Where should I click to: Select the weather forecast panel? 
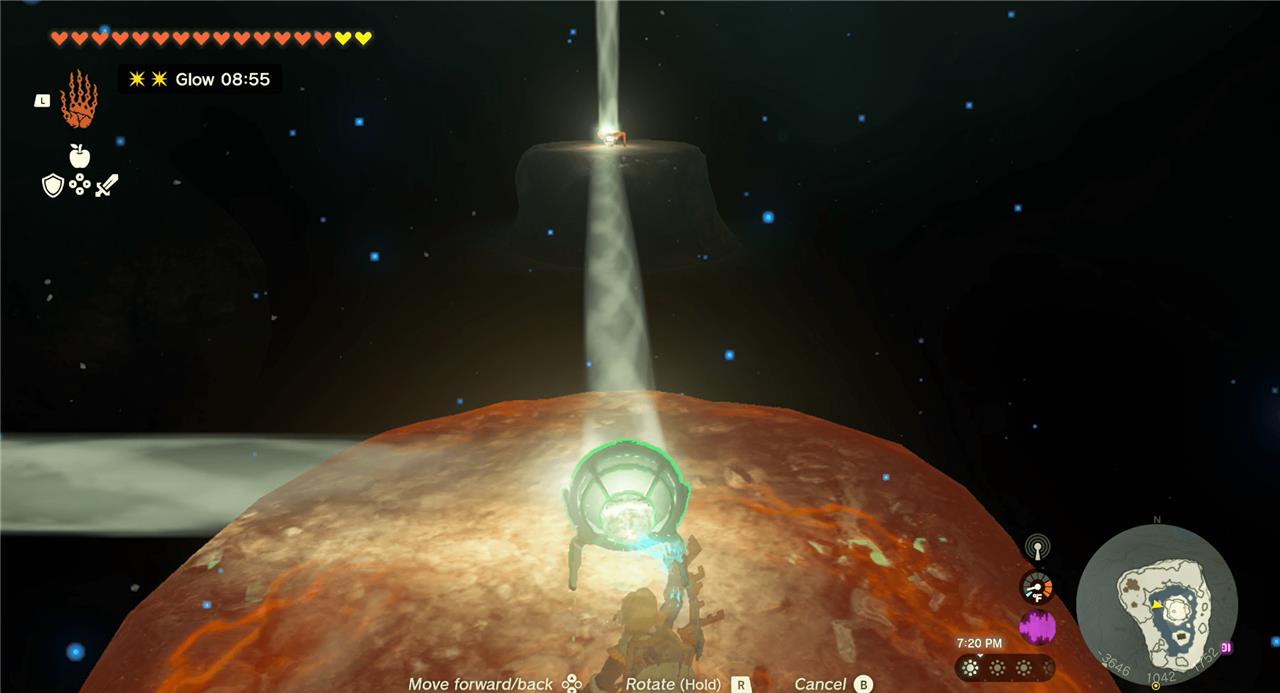1004,667
